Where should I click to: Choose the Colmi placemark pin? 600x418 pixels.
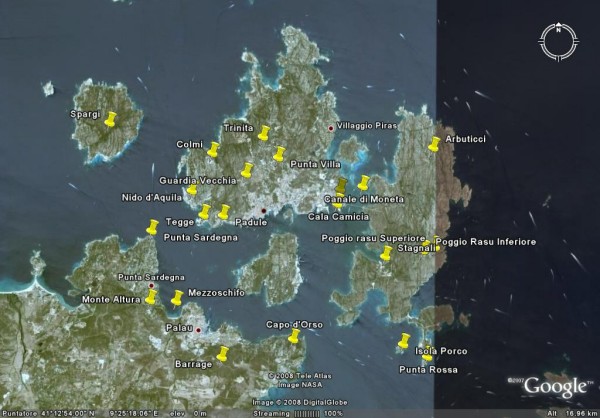pyautogui.click(x=212, y=149)
